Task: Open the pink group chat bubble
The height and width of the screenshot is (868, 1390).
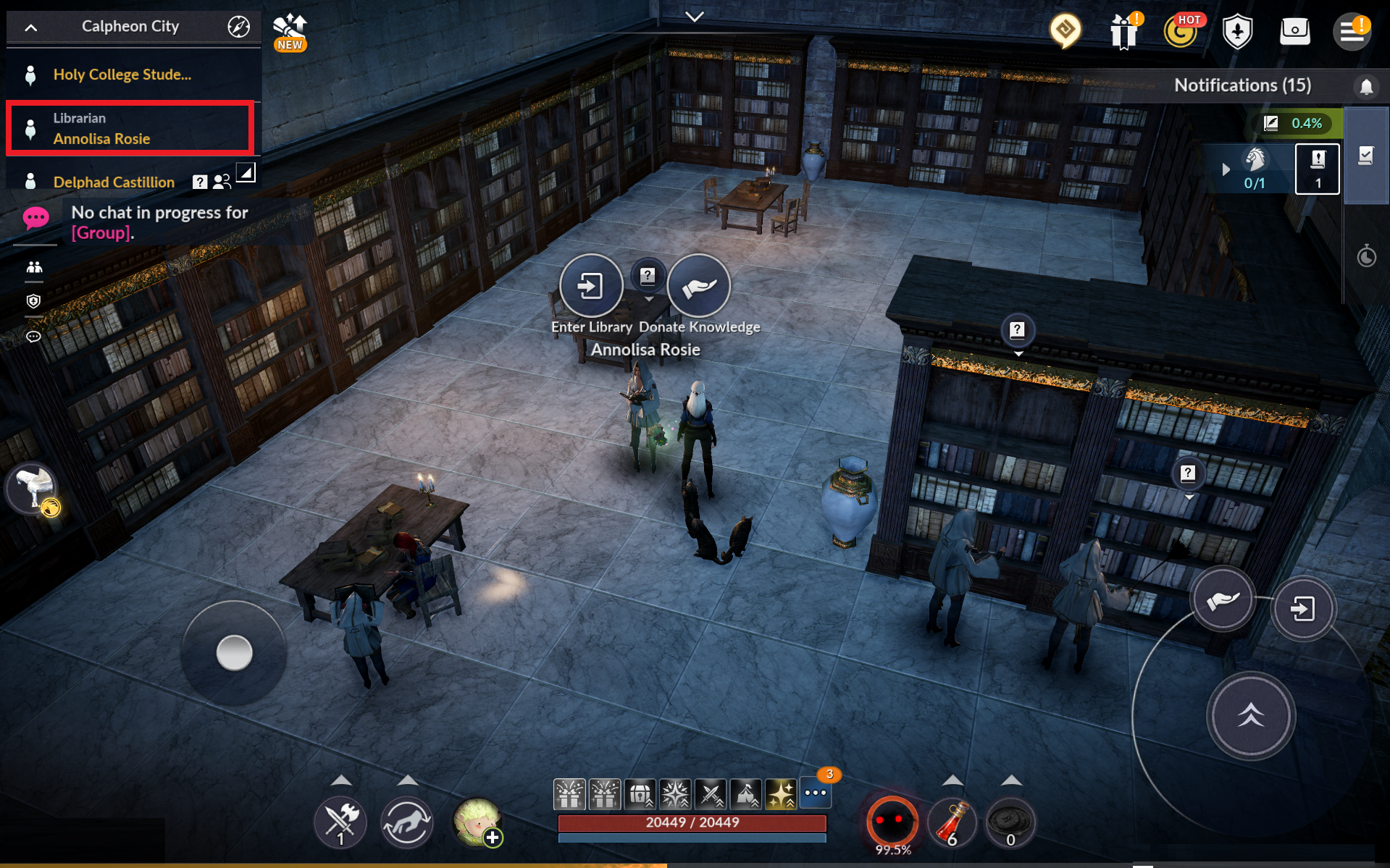Action: (35, 218)
